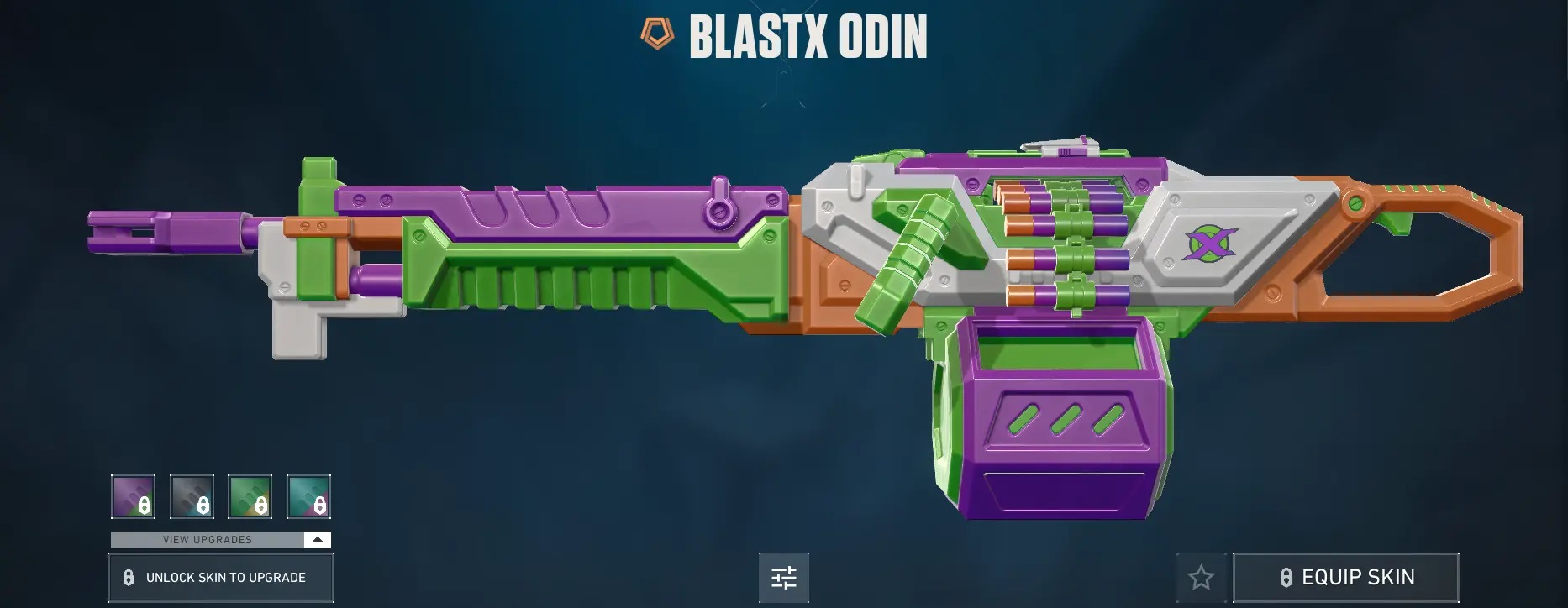Click Unlock Skin to Upgrade button
1568x608 pixels.
point(221,578)
